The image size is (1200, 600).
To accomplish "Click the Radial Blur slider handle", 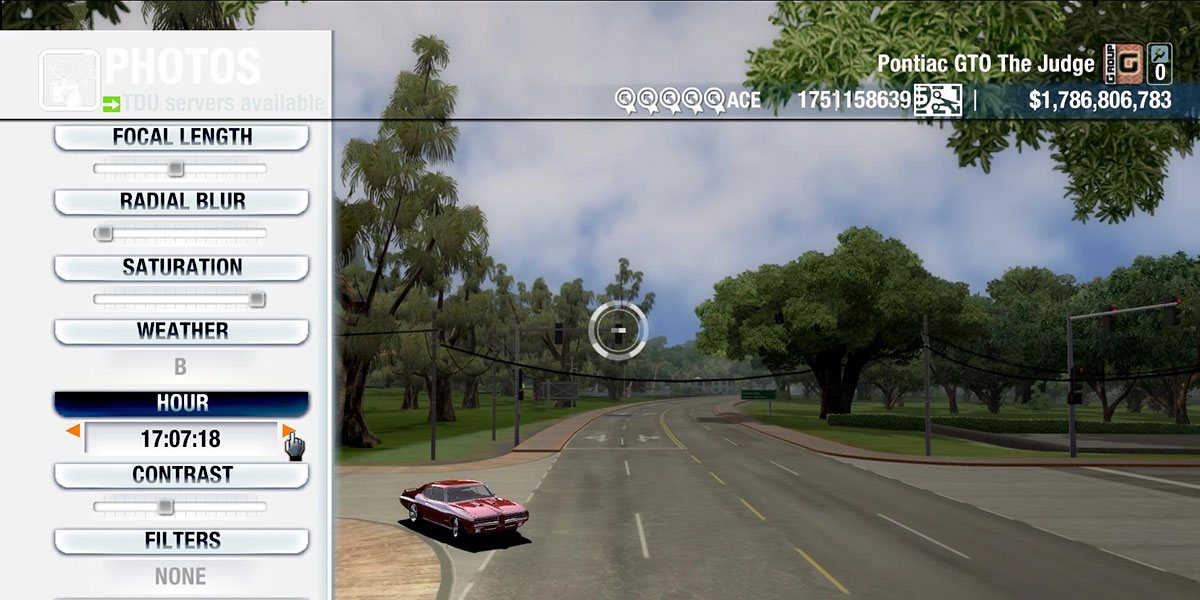I will click(103, 233).
